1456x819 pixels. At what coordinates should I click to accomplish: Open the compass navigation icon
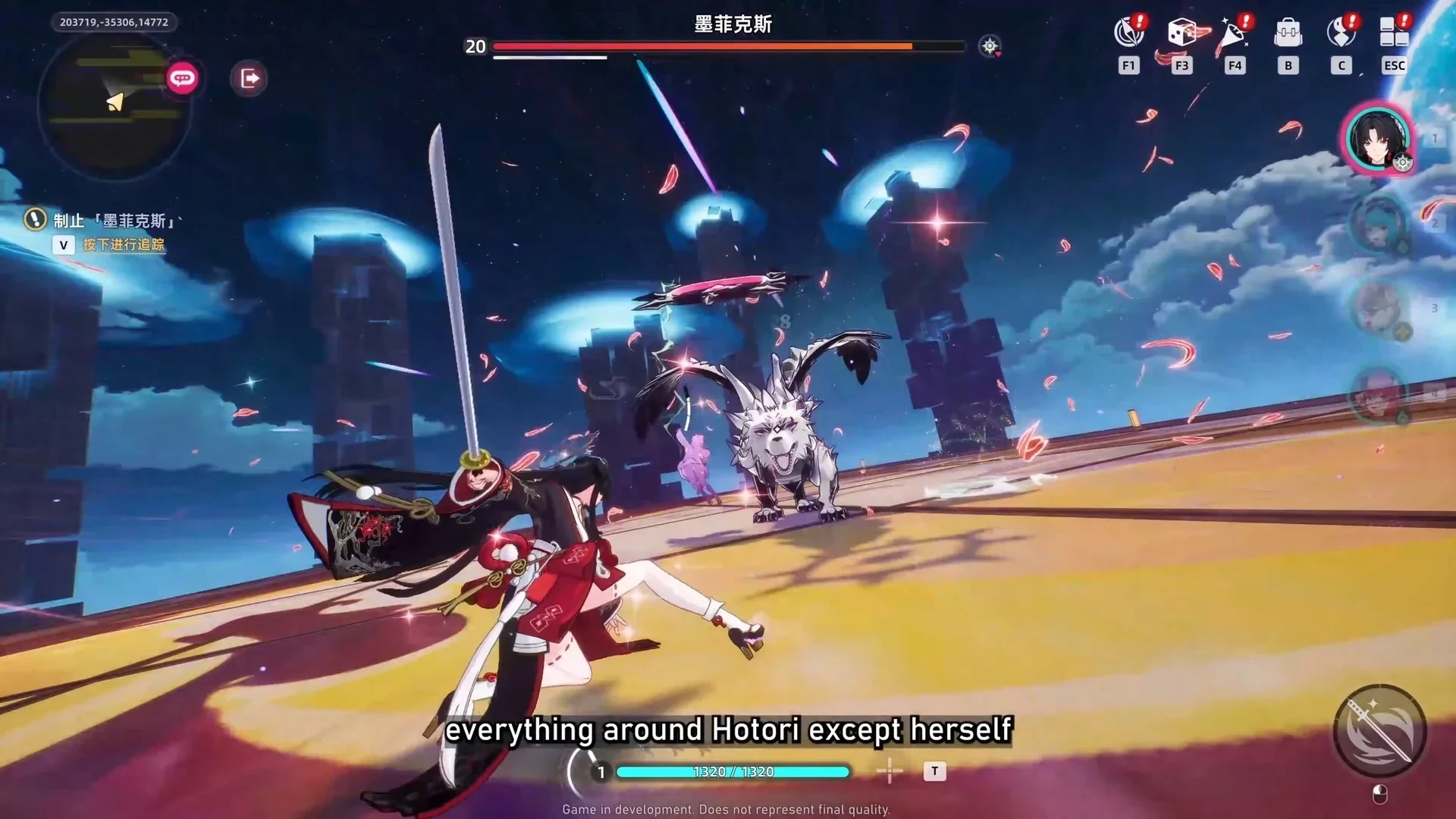(1128, 33)
